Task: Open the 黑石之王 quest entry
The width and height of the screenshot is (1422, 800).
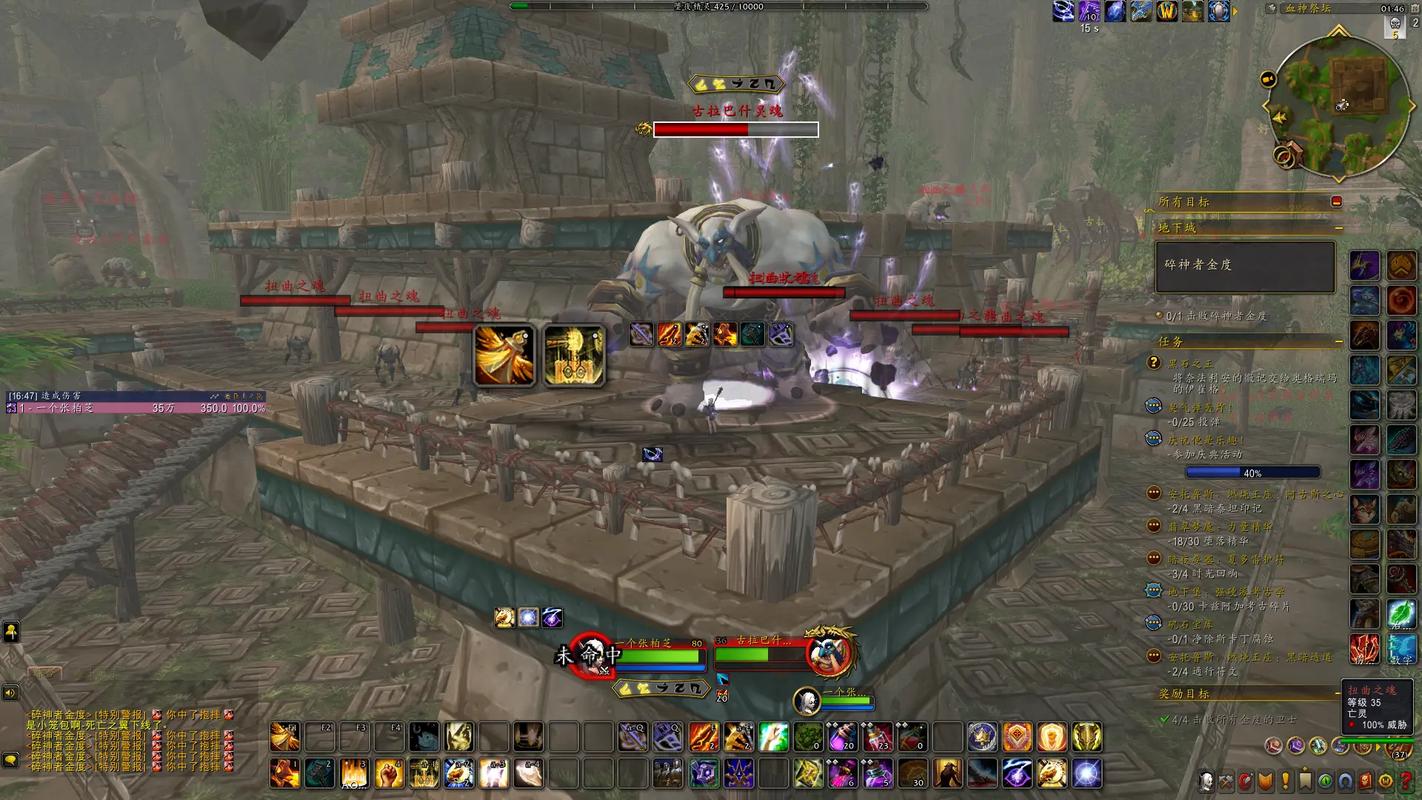Action: tap(1190, 362)
